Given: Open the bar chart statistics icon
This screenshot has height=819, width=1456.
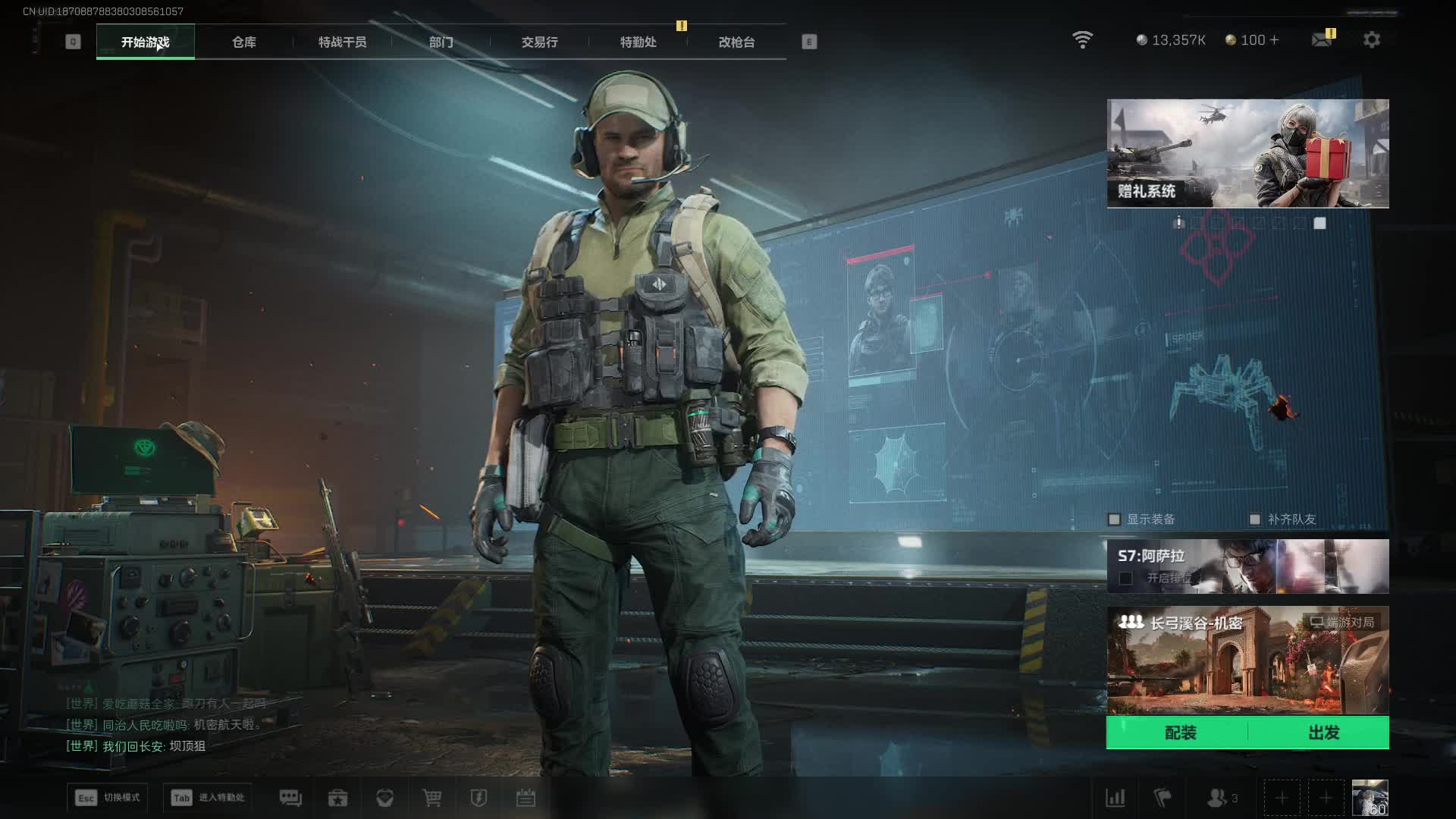Looking at the screenshot, I should click(1116, 798).
